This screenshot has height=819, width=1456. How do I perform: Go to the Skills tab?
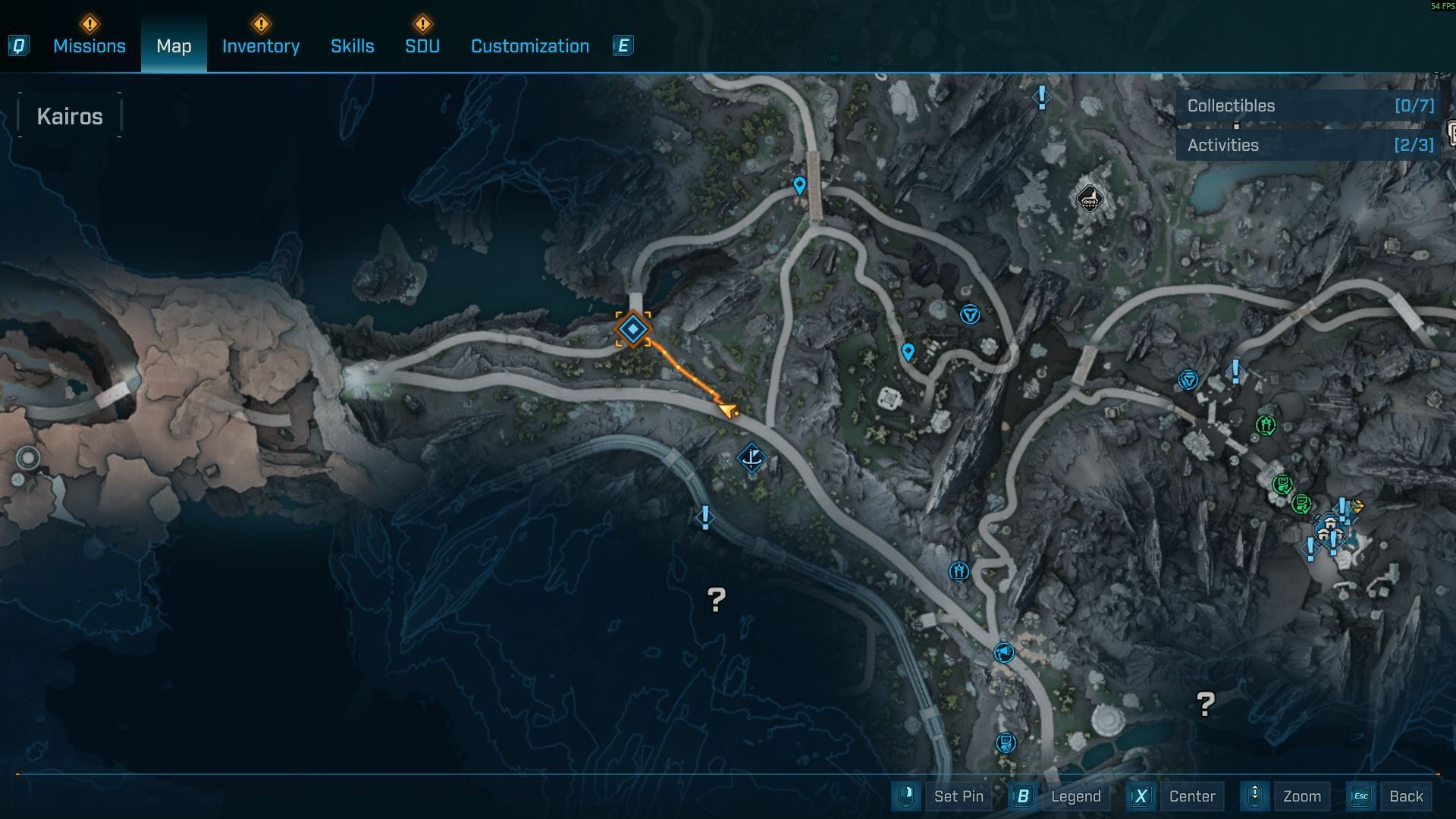point(352,46)
